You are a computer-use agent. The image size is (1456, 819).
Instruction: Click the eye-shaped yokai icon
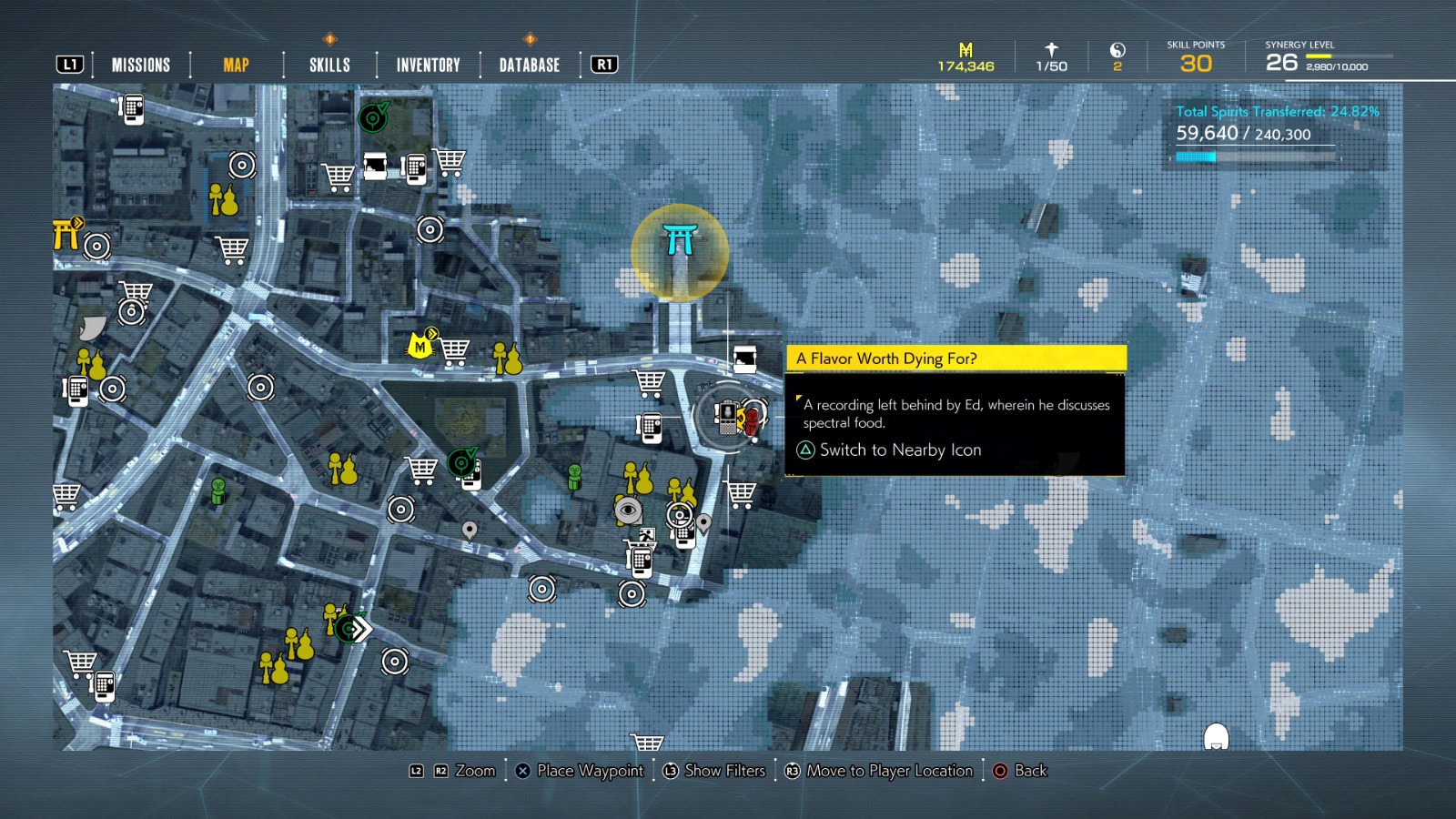pyautogui.click(x=628, y=511)
